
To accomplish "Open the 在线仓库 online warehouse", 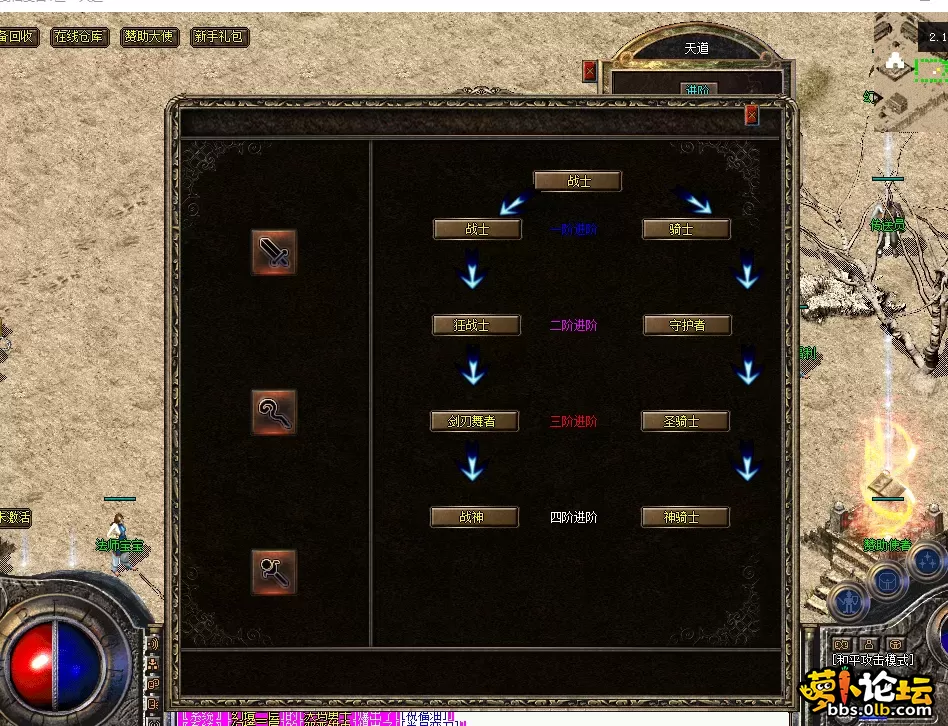I will click(x=79, y=37).
